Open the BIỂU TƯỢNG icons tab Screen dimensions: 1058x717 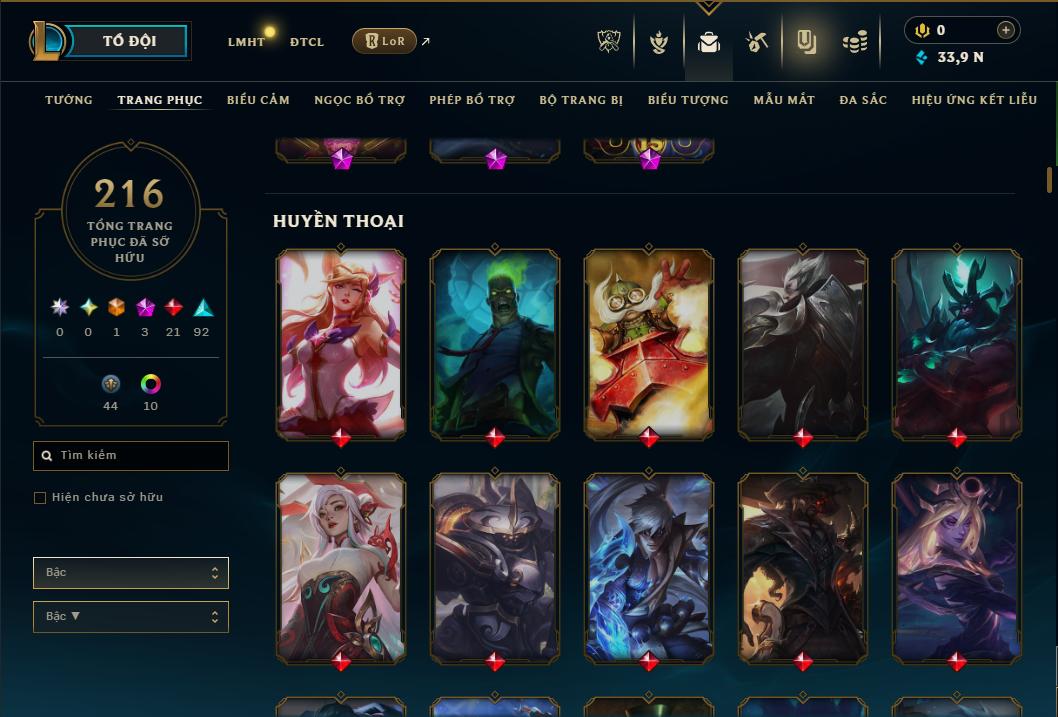pos(688,100)
